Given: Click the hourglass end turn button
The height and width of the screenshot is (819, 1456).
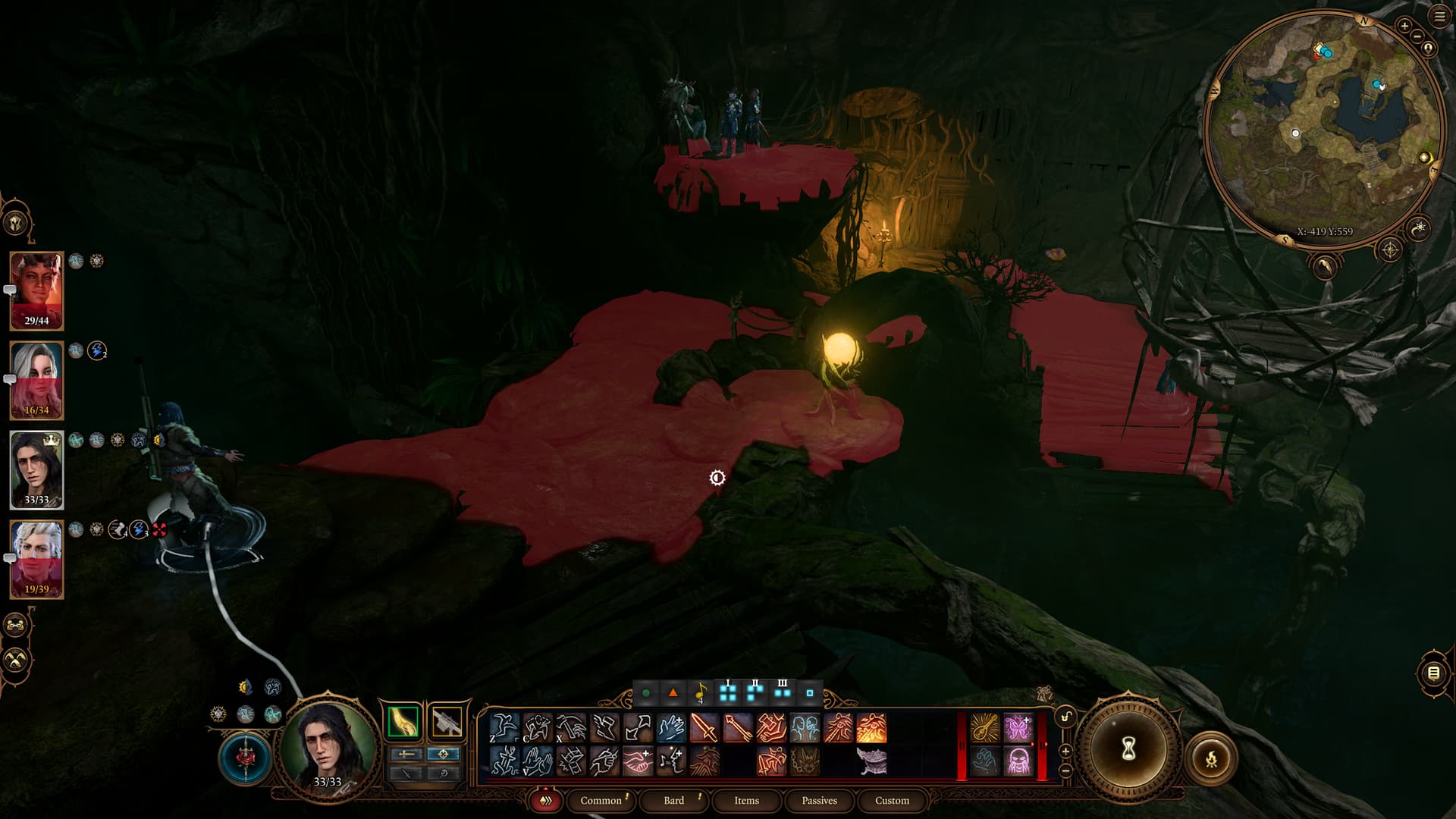Looking at the screenshot, I should [x=1128, y=749].
